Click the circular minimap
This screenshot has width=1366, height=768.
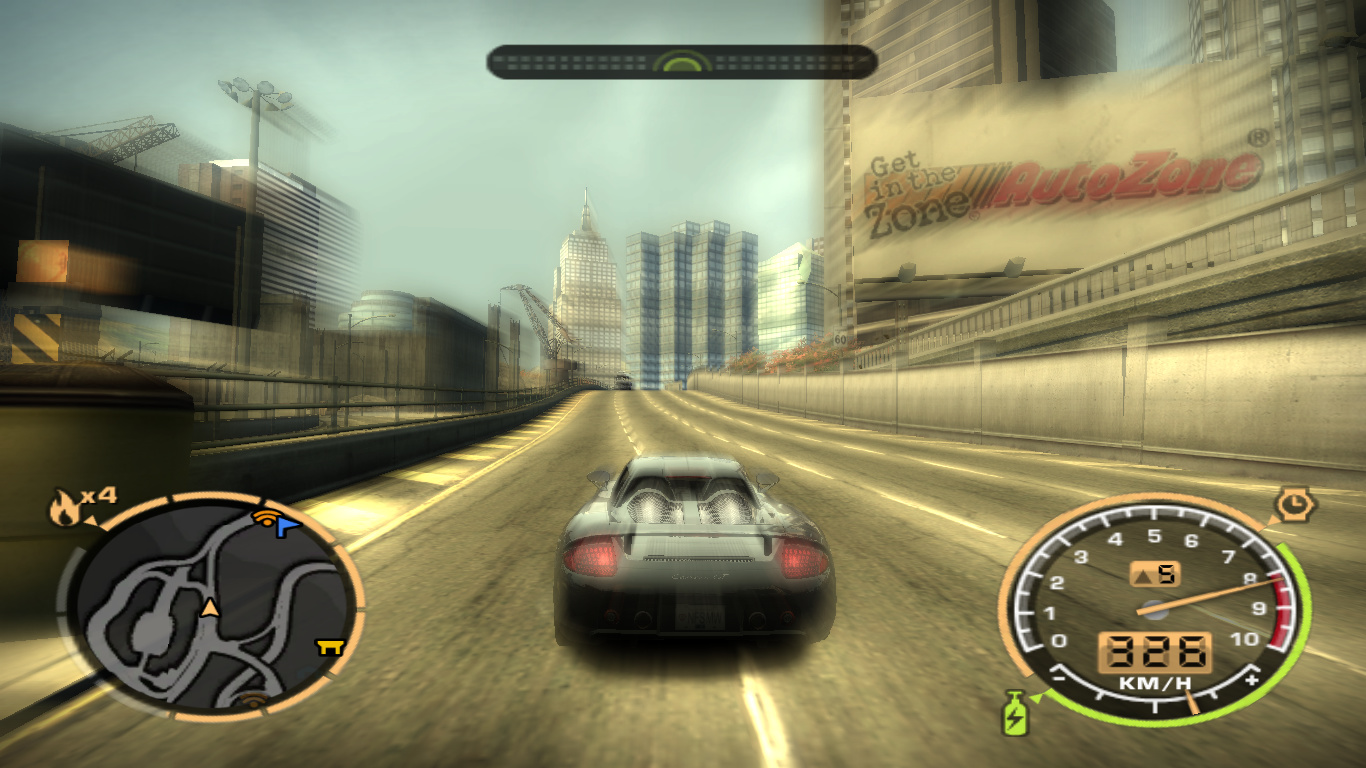click(212, 606)
